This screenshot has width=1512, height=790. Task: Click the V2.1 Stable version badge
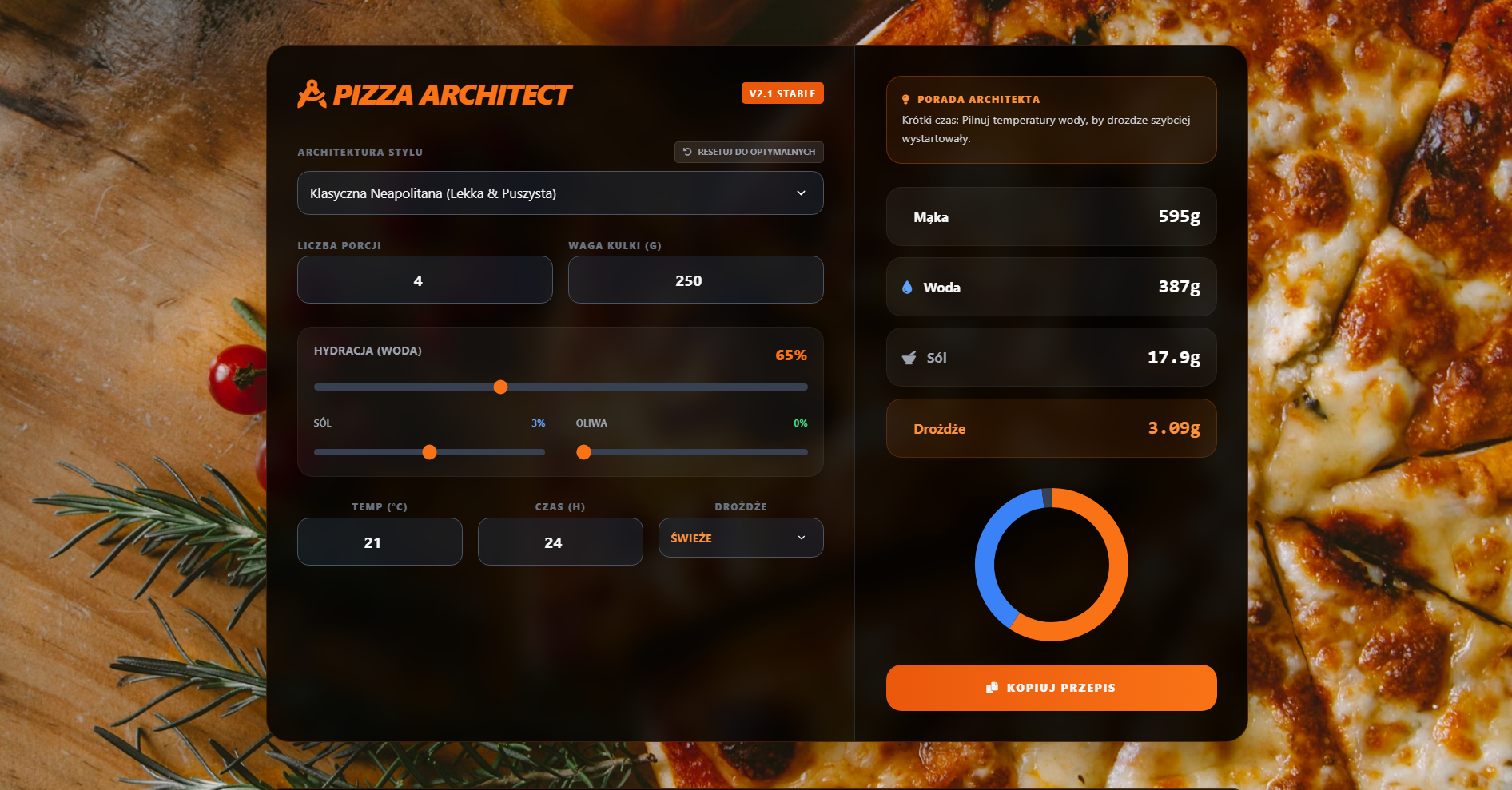[782, 93]
